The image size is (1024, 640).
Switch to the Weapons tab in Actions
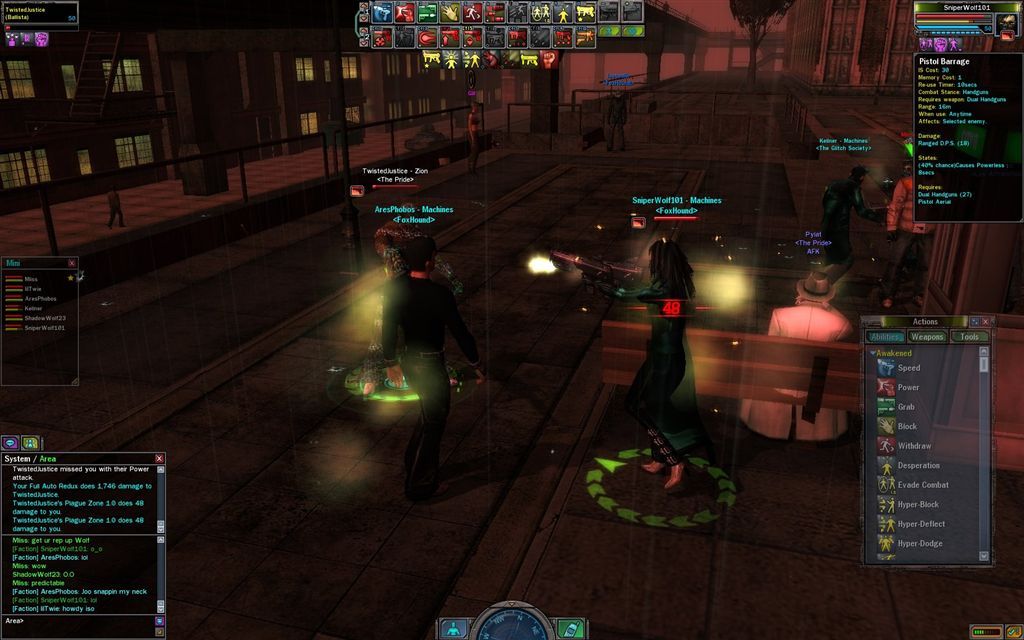pos(927,337)
